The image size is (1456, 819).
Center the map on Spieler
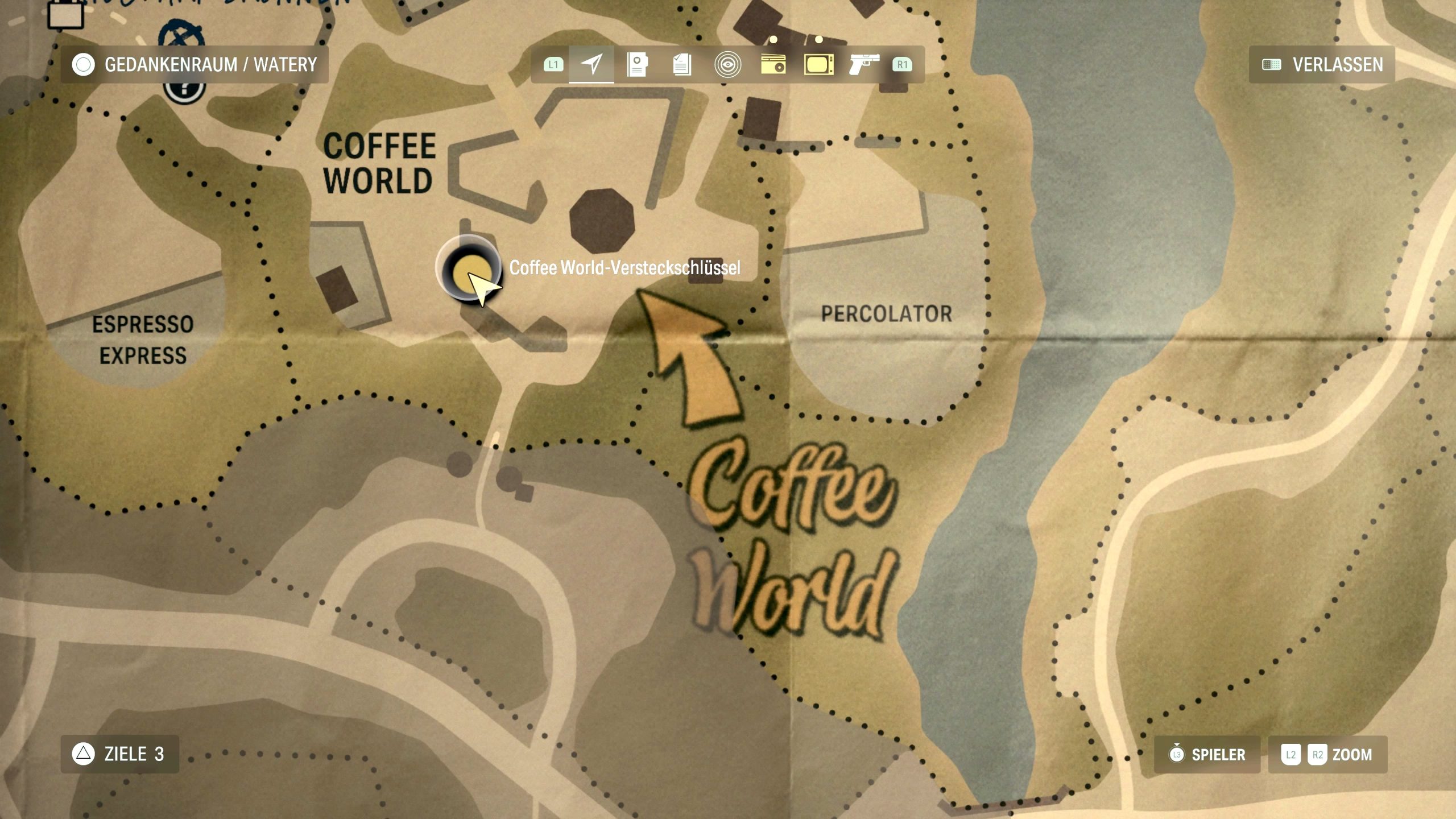pos(1207,755)
